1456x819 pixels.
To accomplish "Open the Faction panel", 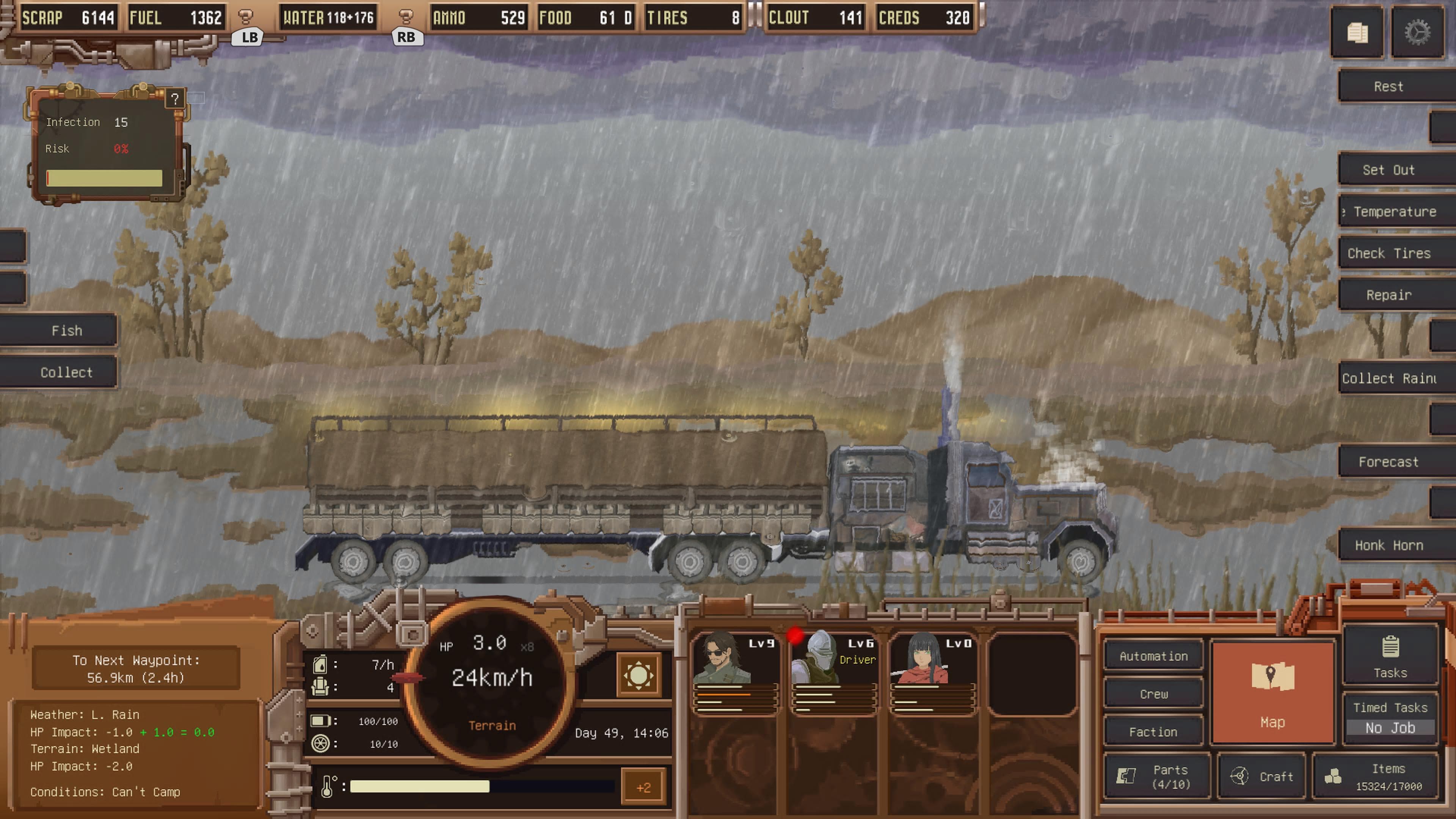I will [1153, 731].
